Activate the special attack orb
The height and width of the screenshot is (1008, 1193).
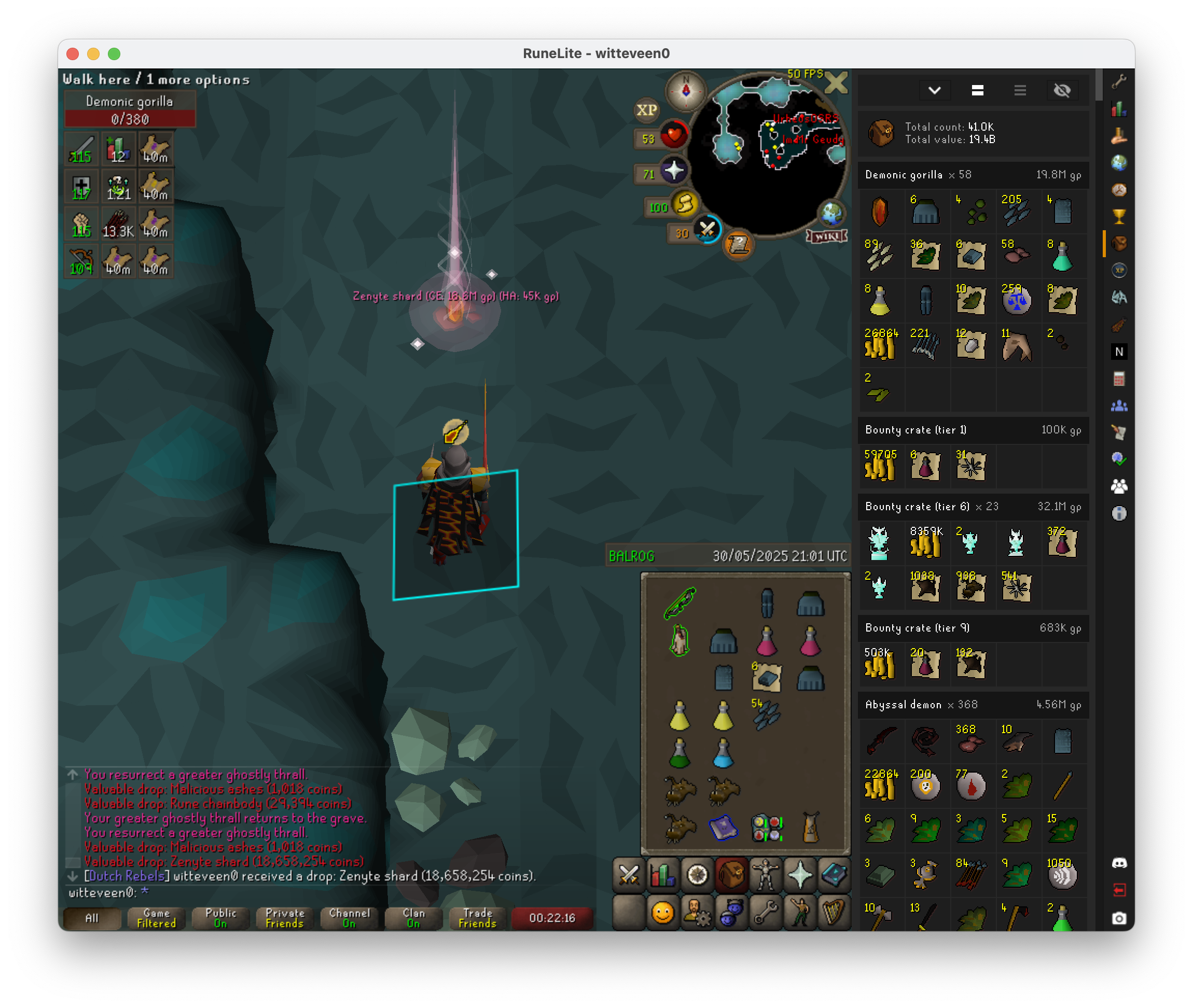coord(707,230)
